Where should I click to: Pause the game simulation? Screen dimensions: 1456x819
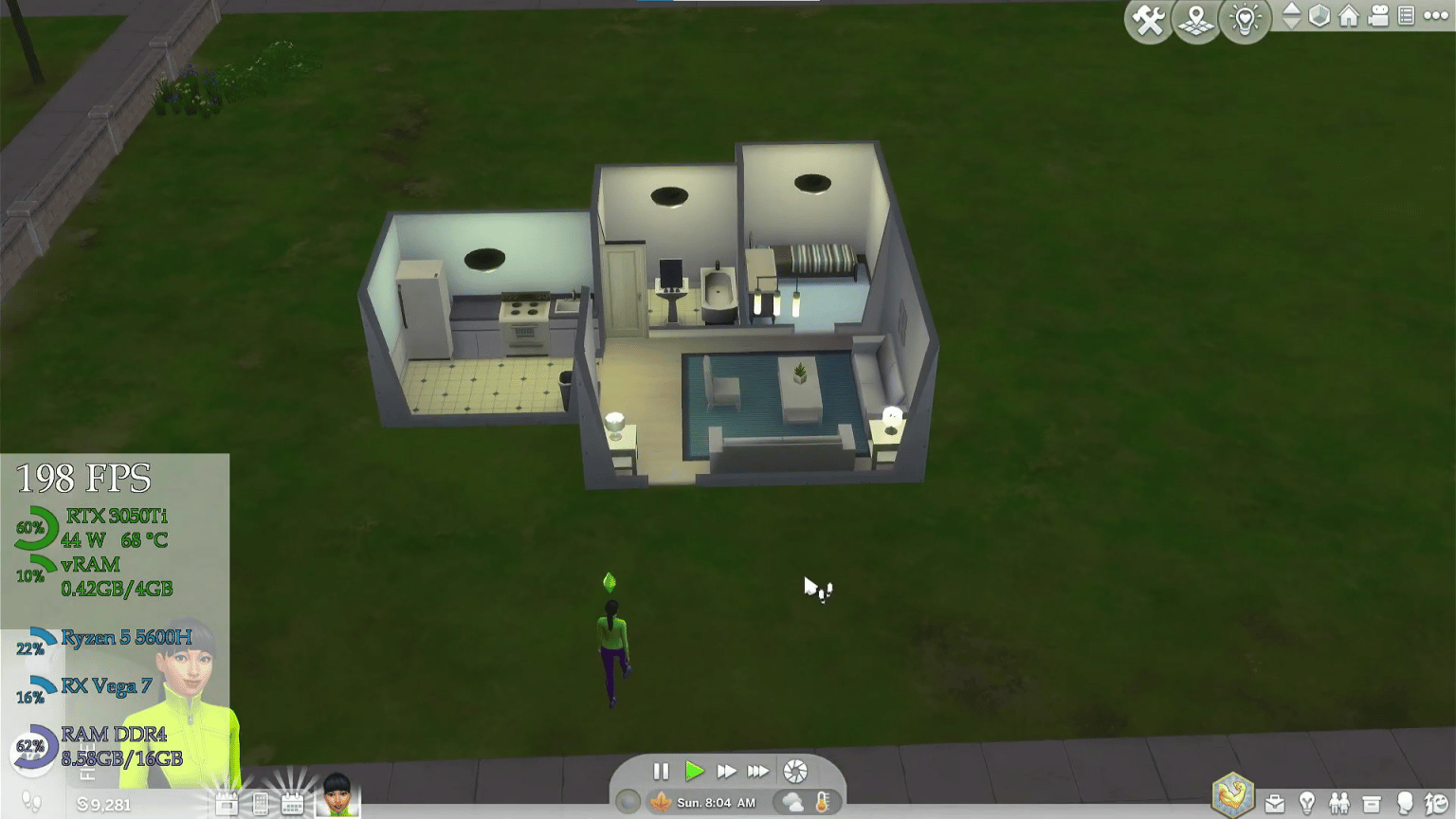(661, 772)
